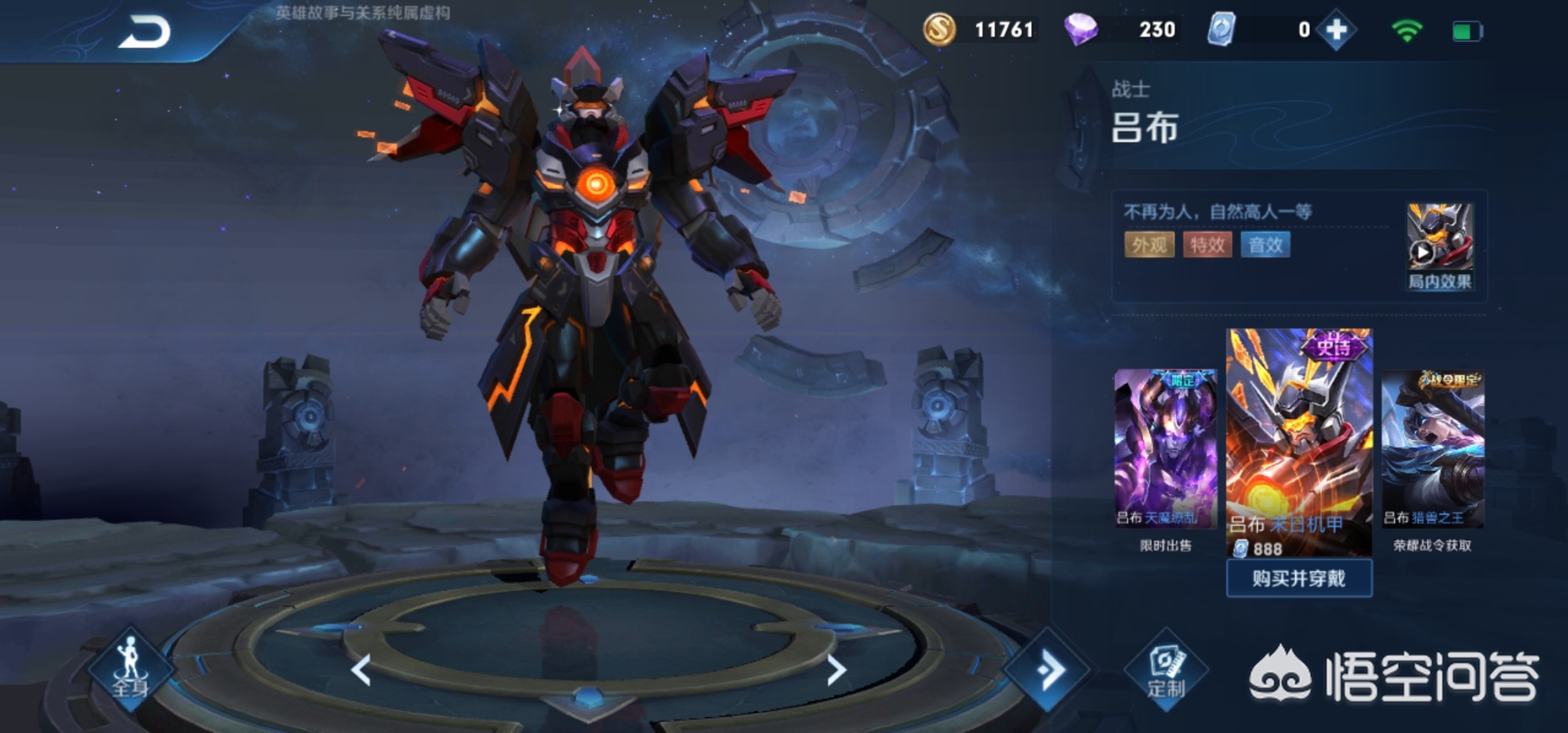Tap the gold coin currency icon

939,30
